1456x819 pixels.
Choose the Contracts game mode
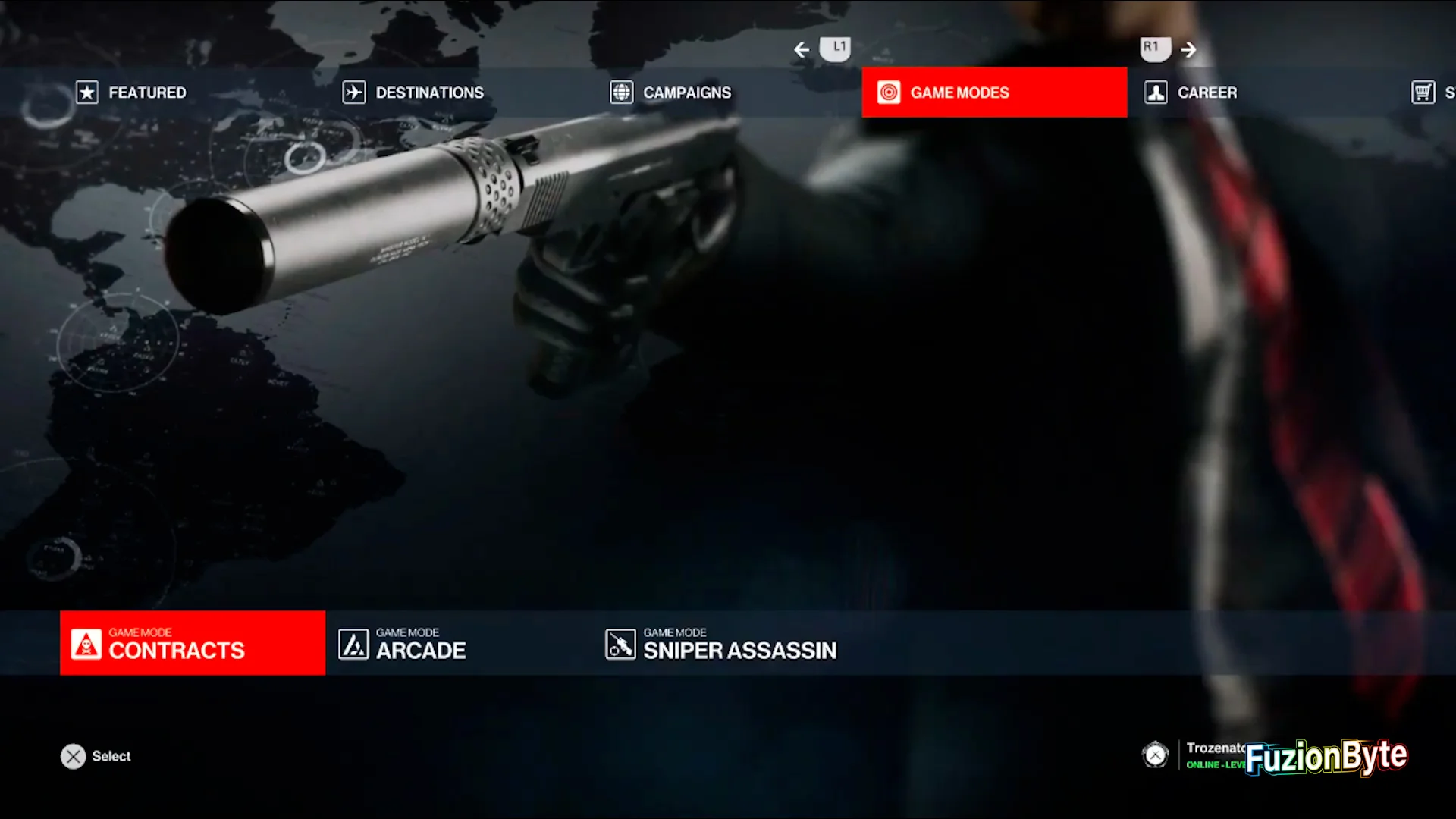click(x=193, y=643)
